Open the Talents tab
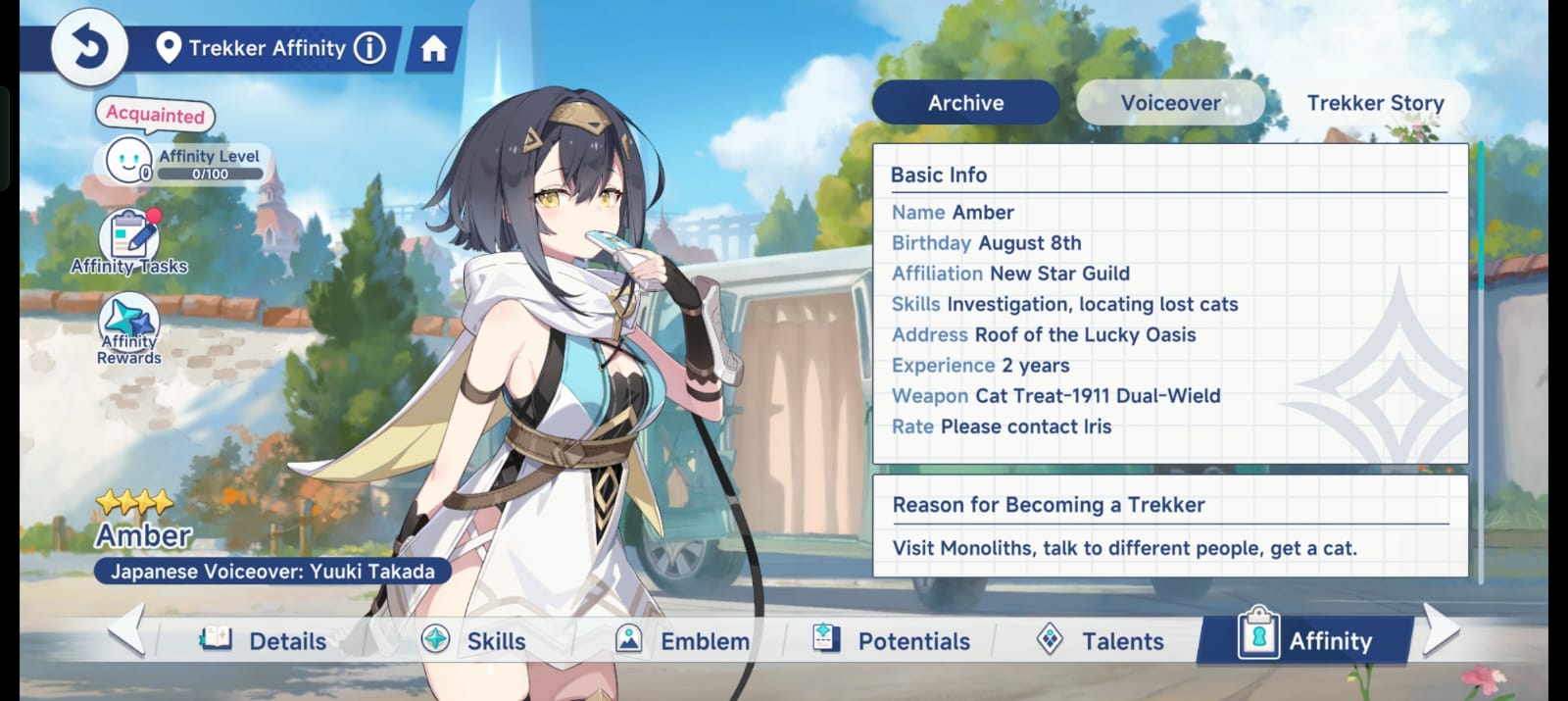 pyautogui.click(x=1101, y=640)
